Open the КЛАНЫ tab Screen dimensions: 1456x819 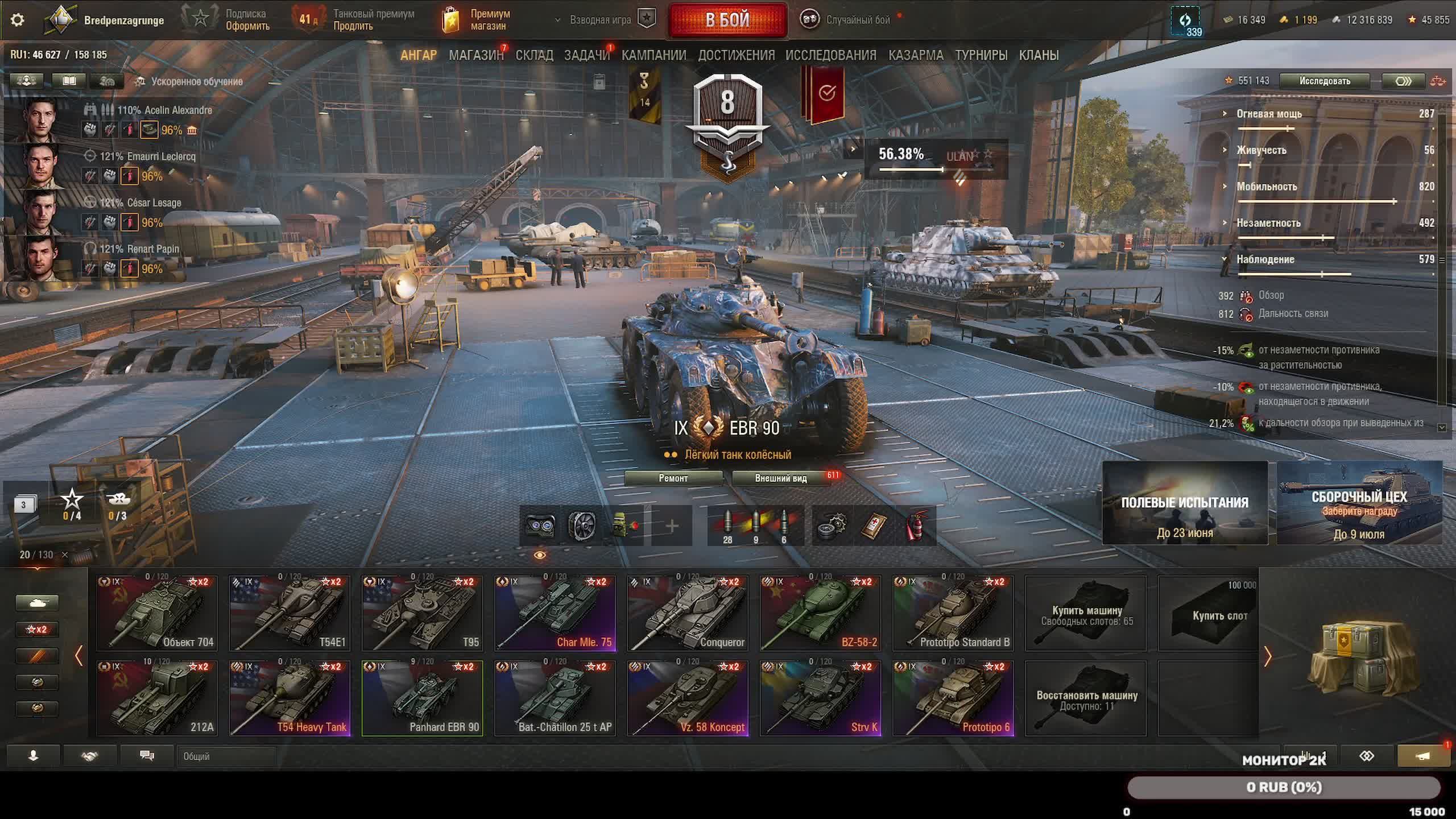1039,55
